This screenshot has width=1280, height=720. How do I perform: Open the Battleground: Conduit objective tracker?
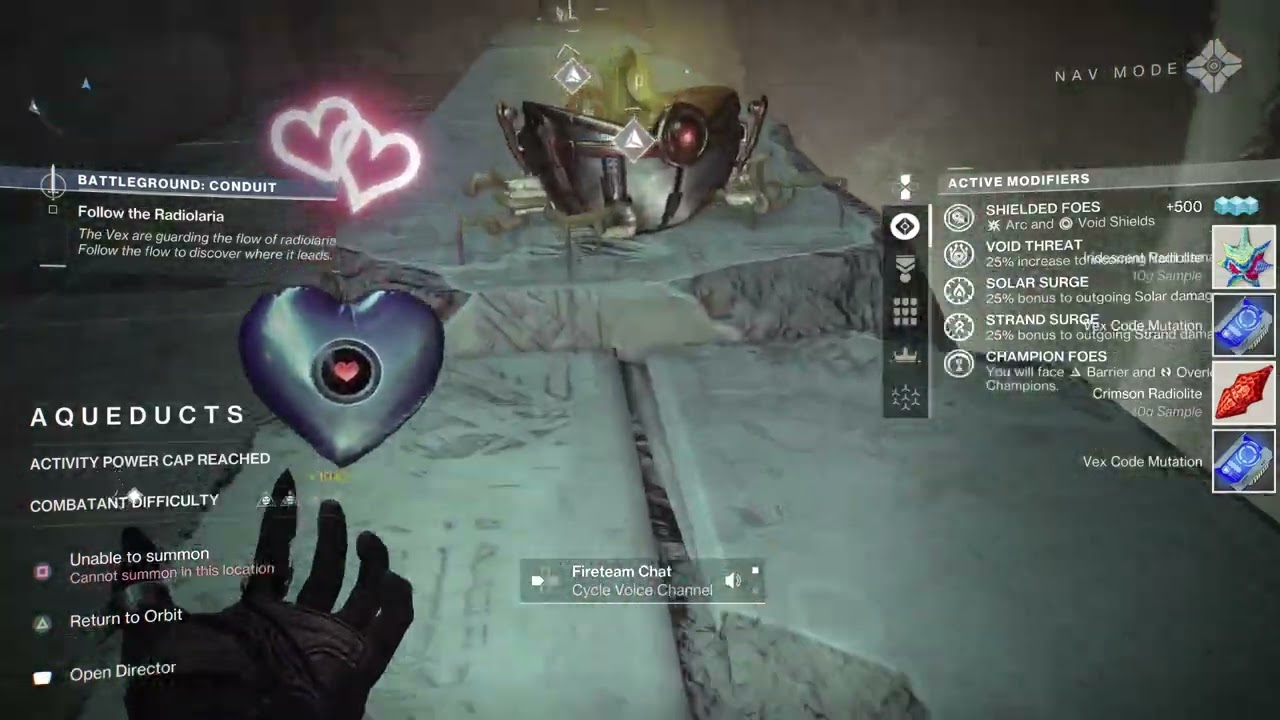pyautogui.click(x=176, y=184)
